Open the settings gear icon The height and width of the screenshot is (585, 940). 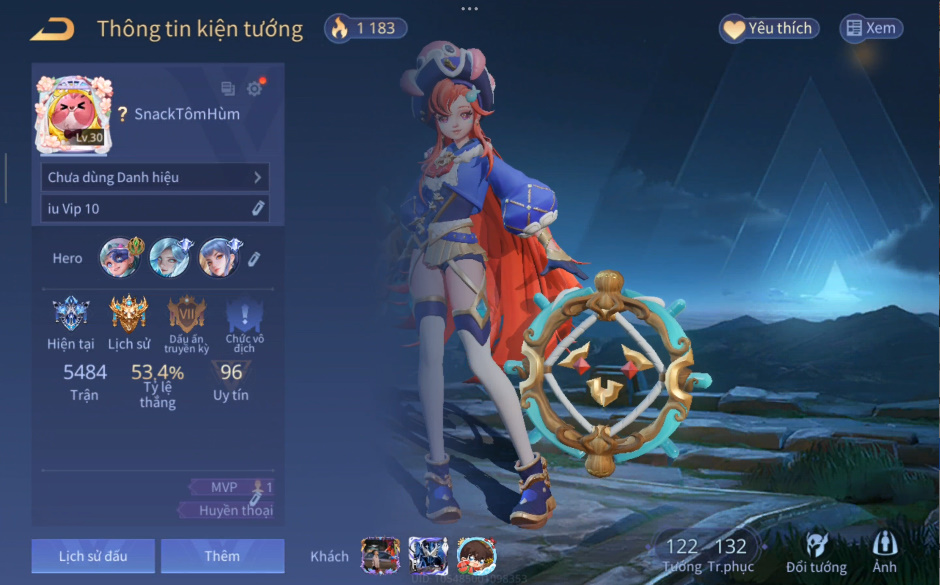click(254, 89)
